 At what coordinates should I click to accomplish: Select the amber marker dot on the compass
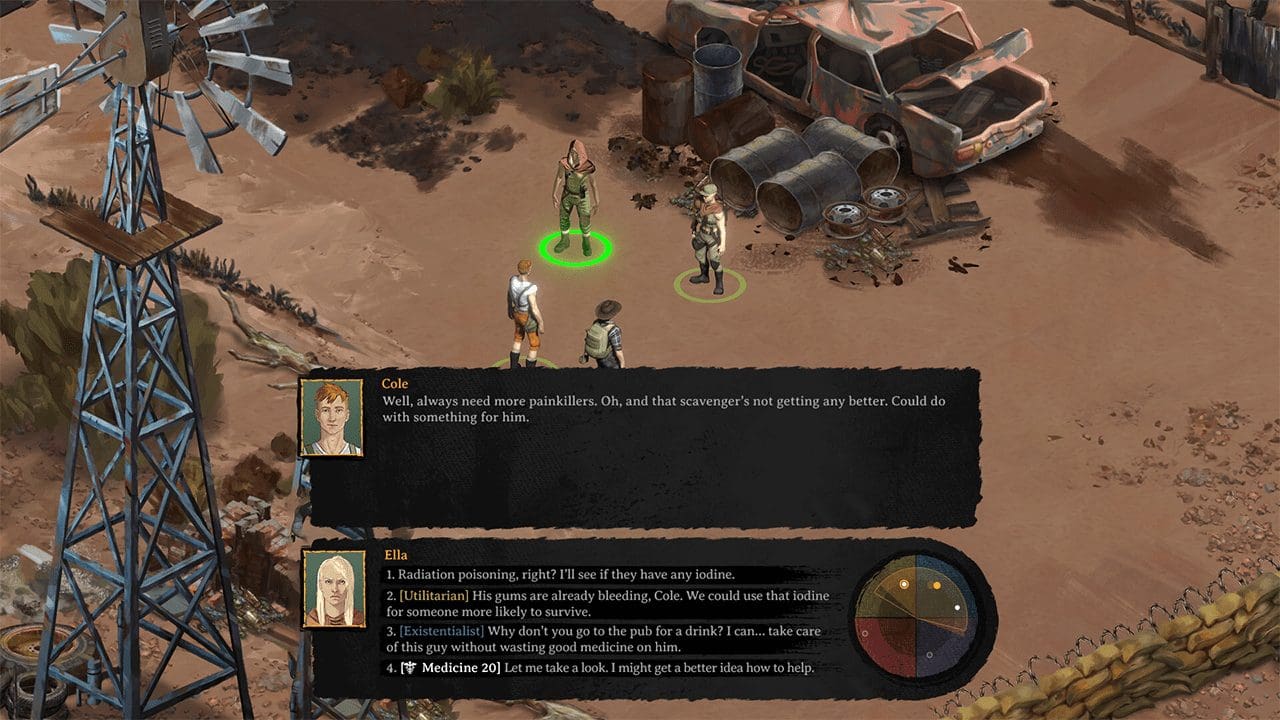coord(937,585)
